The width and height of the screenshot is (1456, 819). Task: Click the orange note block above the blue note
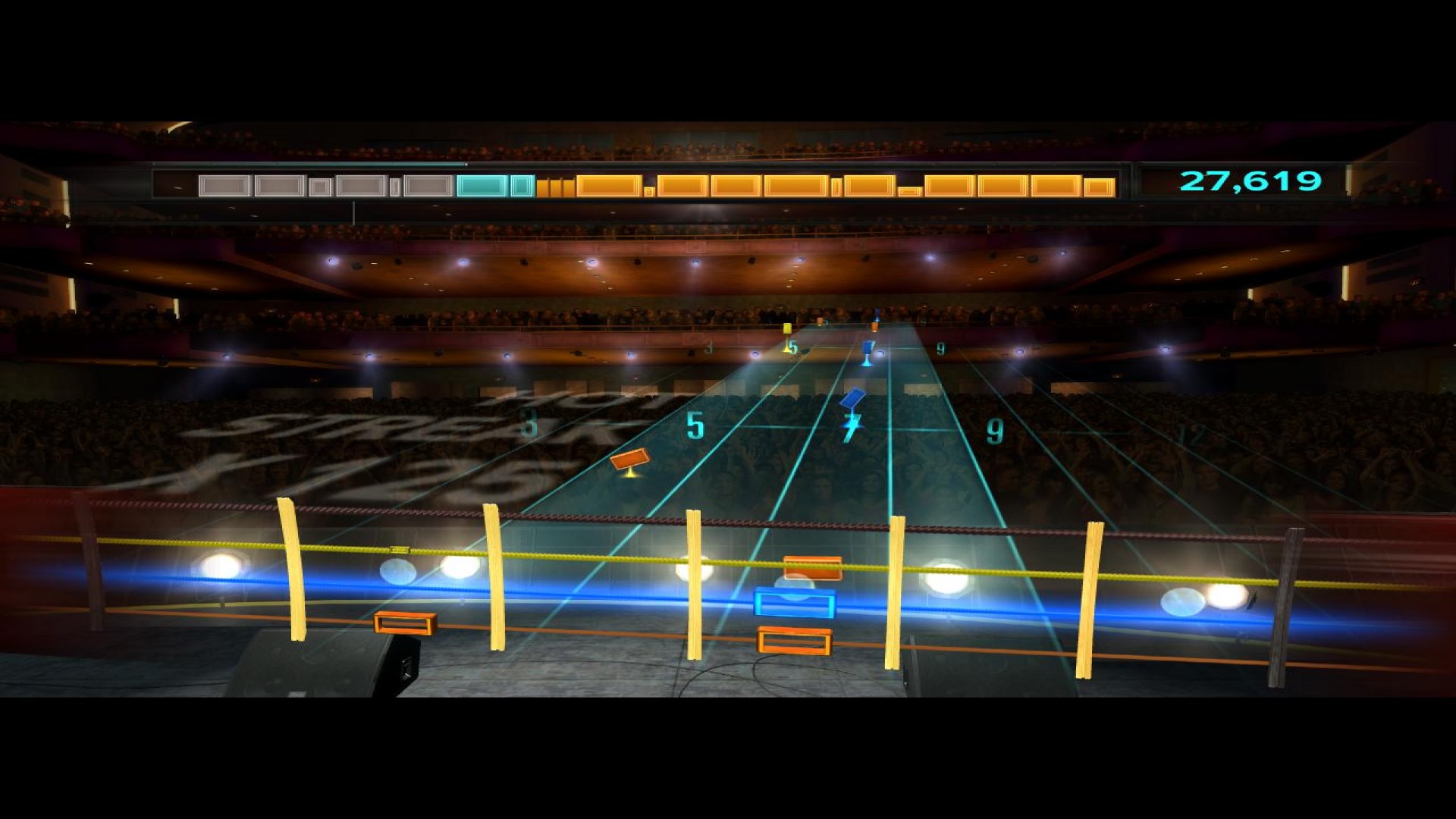click(x=811, y=566)
